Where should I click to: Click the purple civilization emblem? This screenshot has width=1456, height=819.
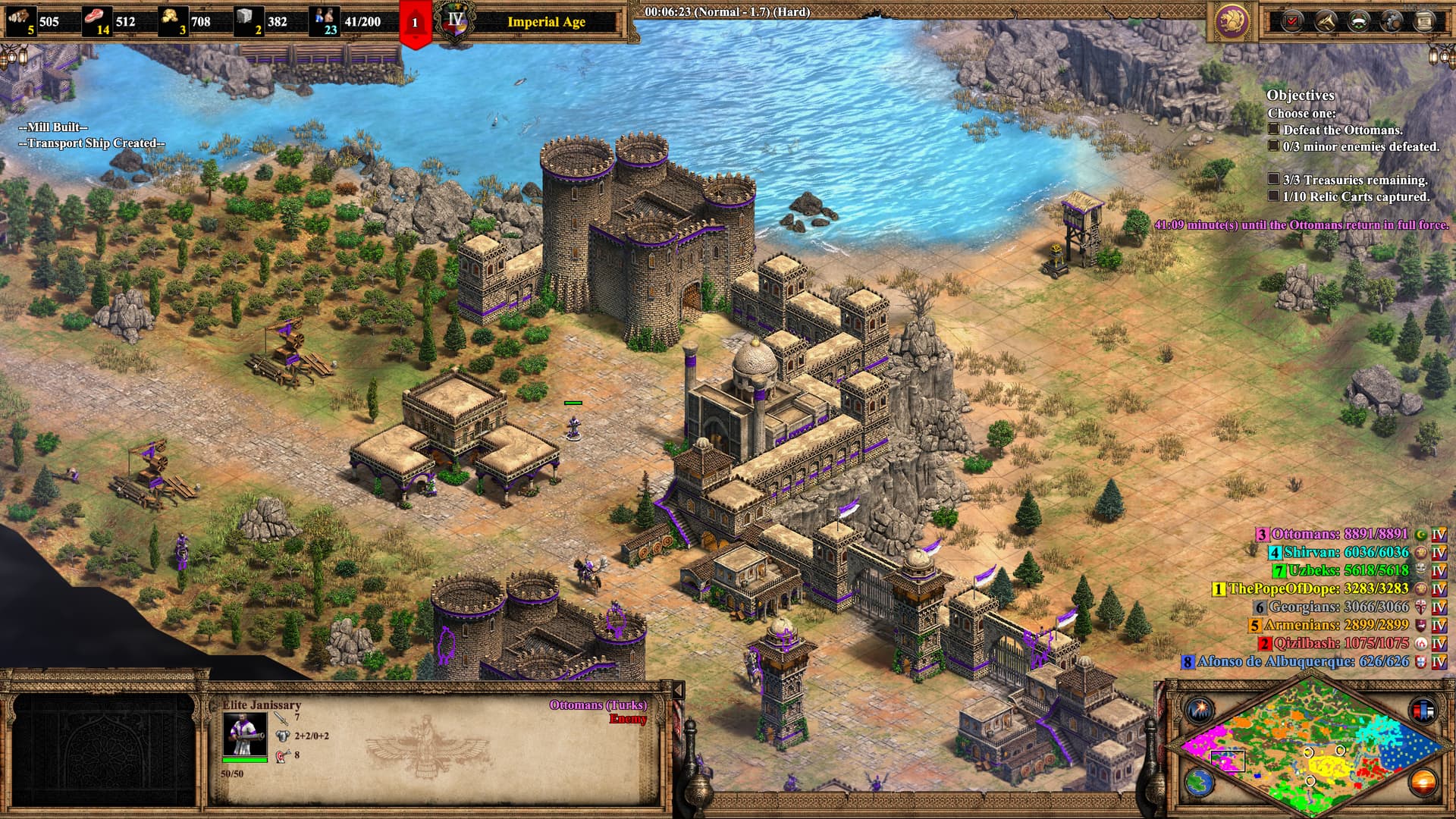pyautogui.click(x=1232, y=21)
